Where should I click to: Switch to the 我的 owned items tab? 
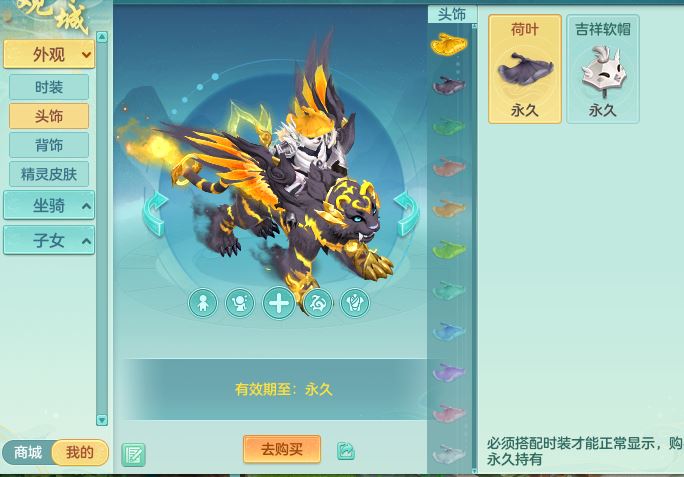[x=80, y=453]
